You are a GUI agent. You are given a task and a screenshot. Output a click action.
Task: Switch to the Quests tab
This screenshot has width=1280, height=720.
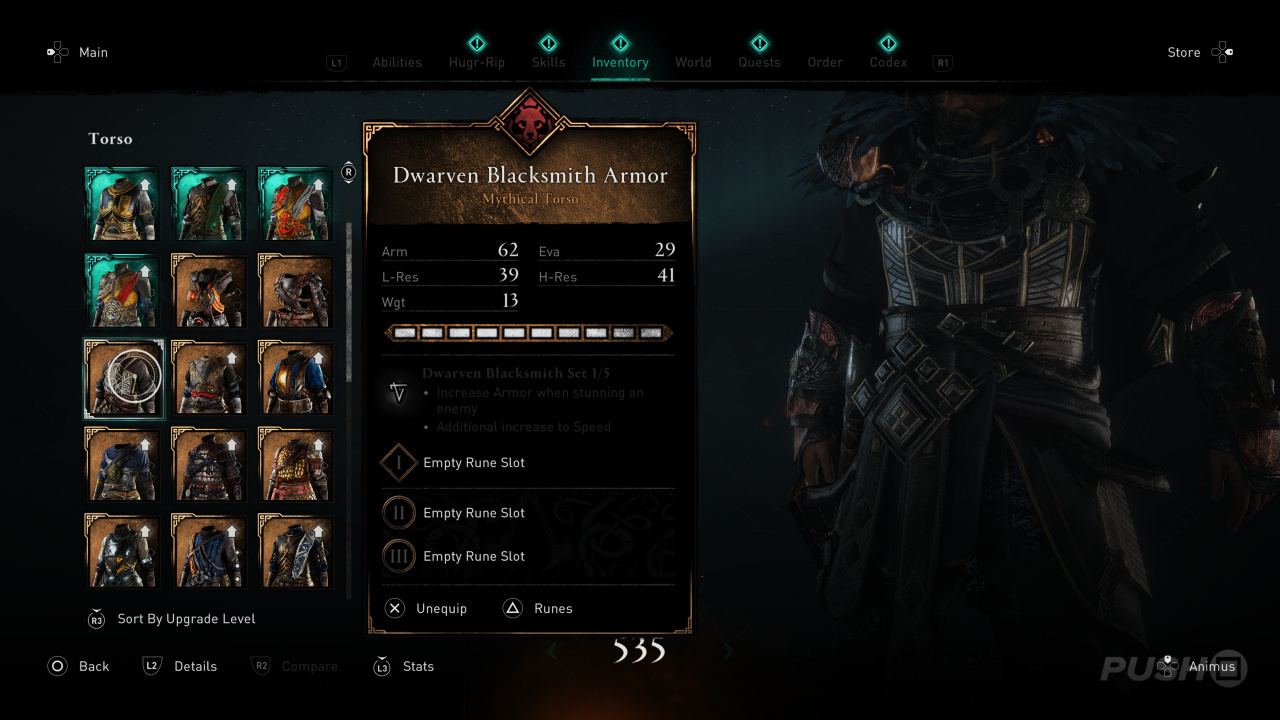[759, 62]
